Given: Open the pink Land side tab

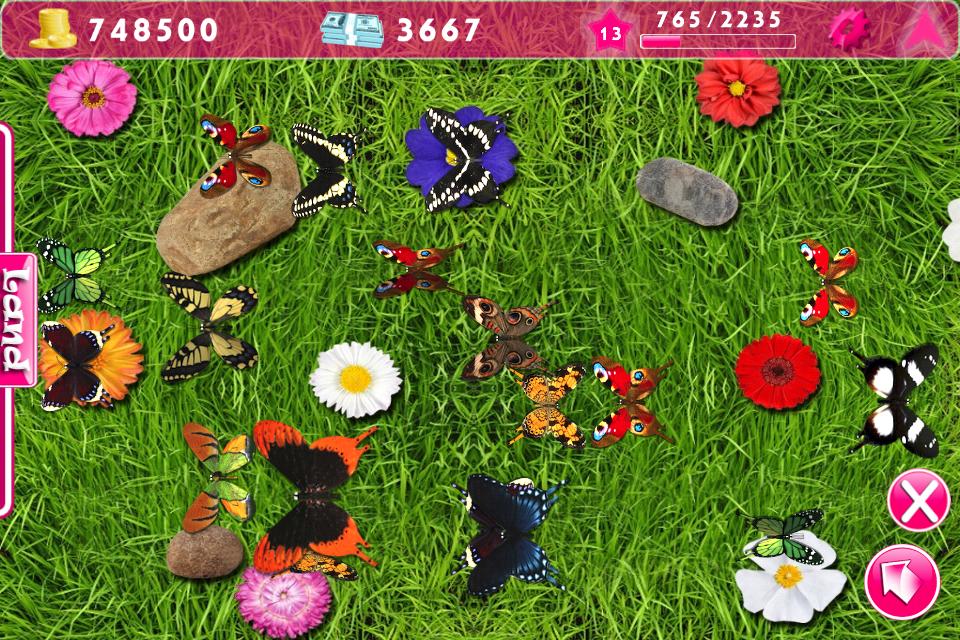Looking at the screenshot, I should (x=17, y=320).
